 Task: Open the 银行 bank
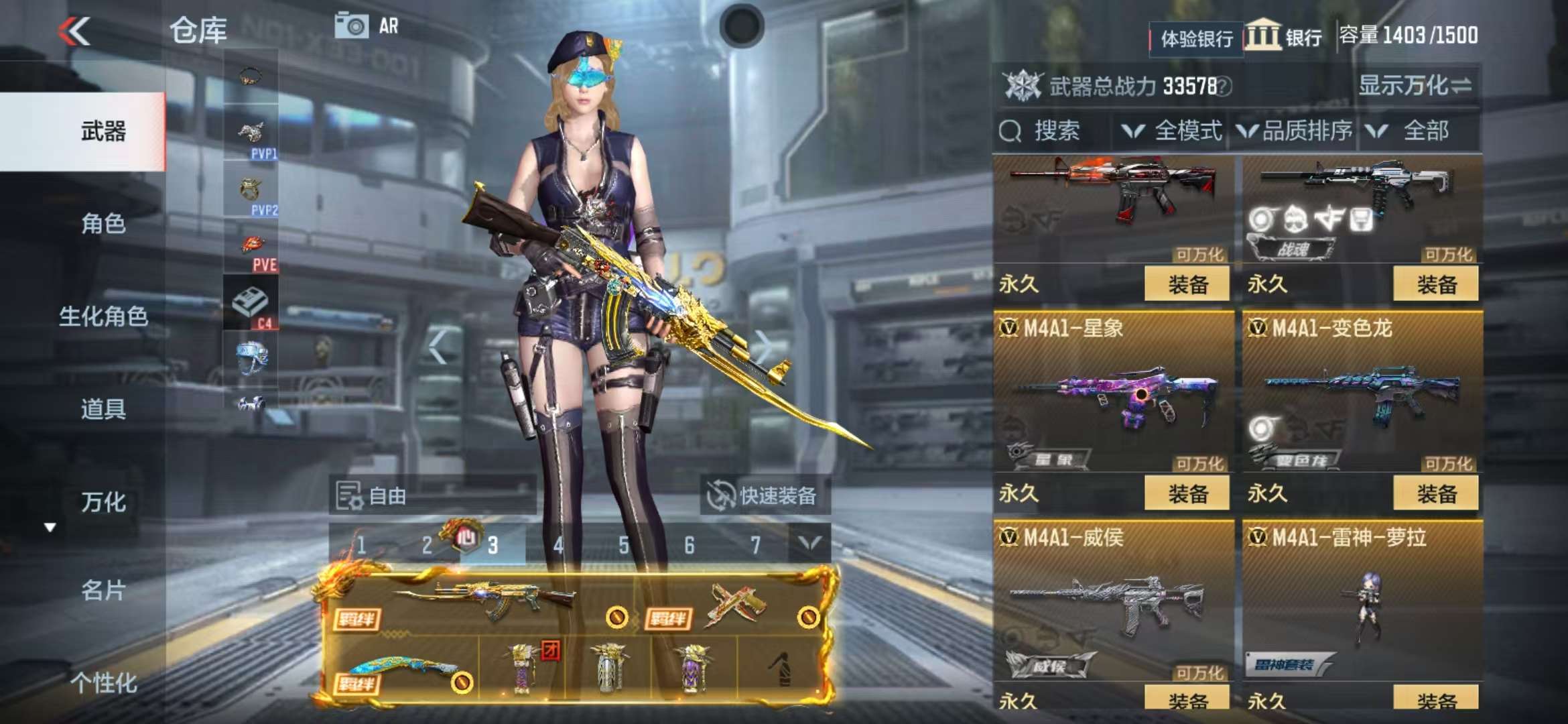(x=1284, y=37)
